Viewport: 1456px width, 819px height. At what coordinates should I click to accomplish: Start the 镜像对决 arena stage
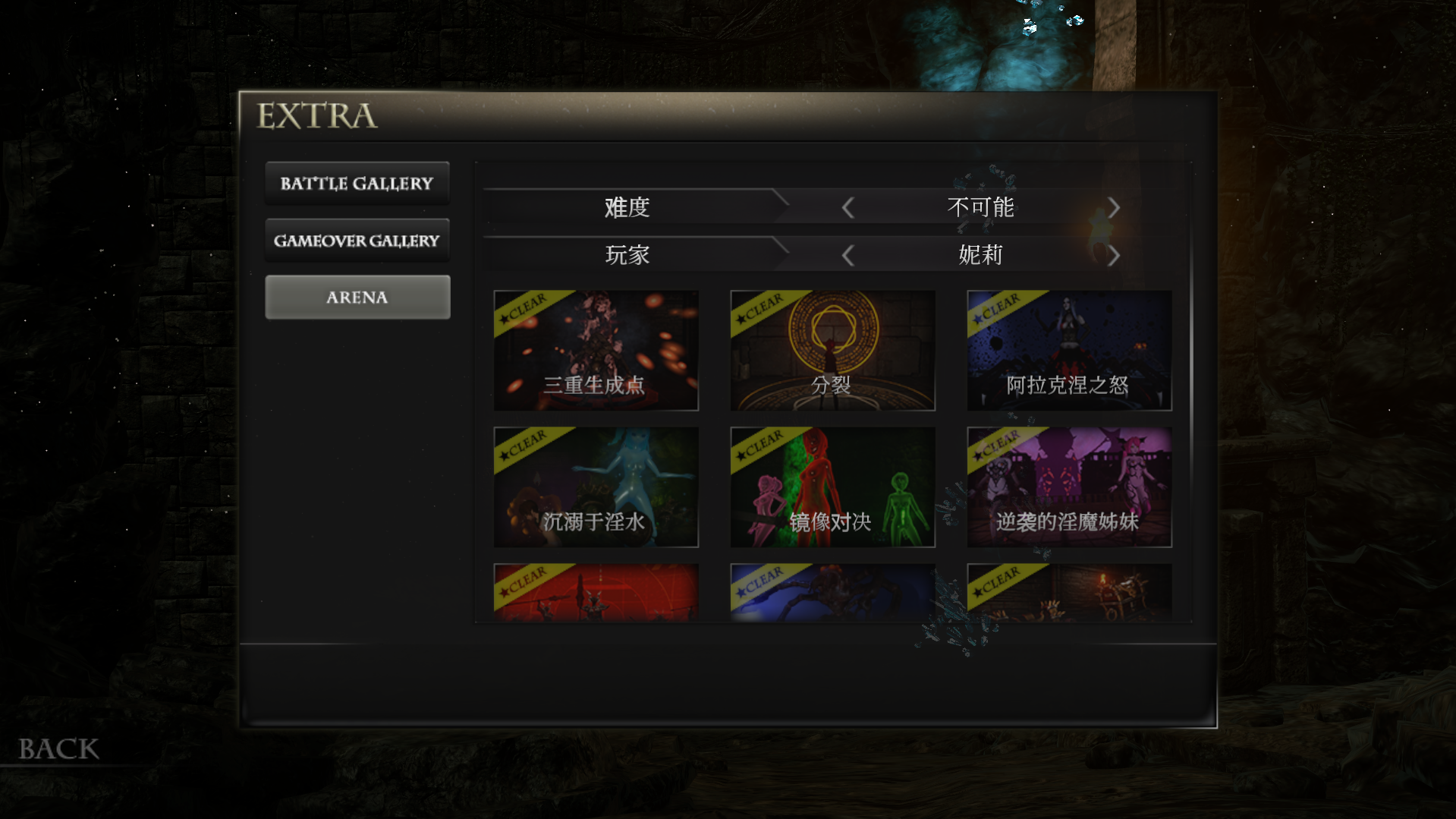(x=832, y=487)
